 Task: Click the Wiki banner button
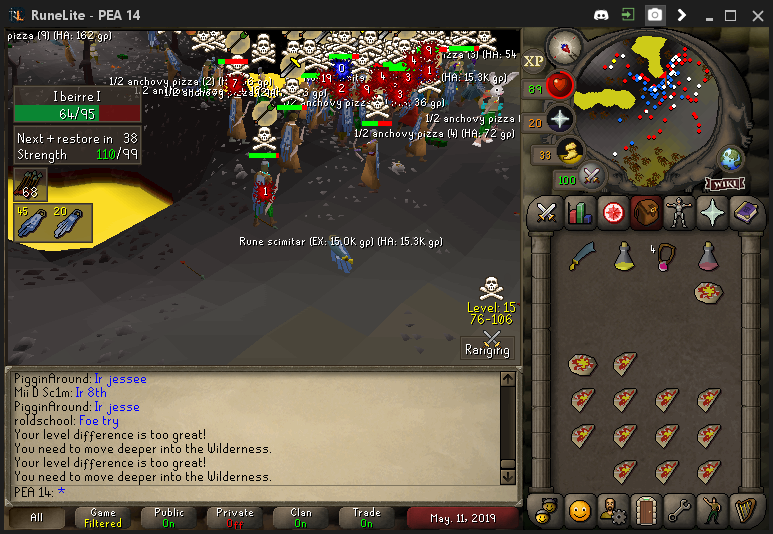pos(724,184)
